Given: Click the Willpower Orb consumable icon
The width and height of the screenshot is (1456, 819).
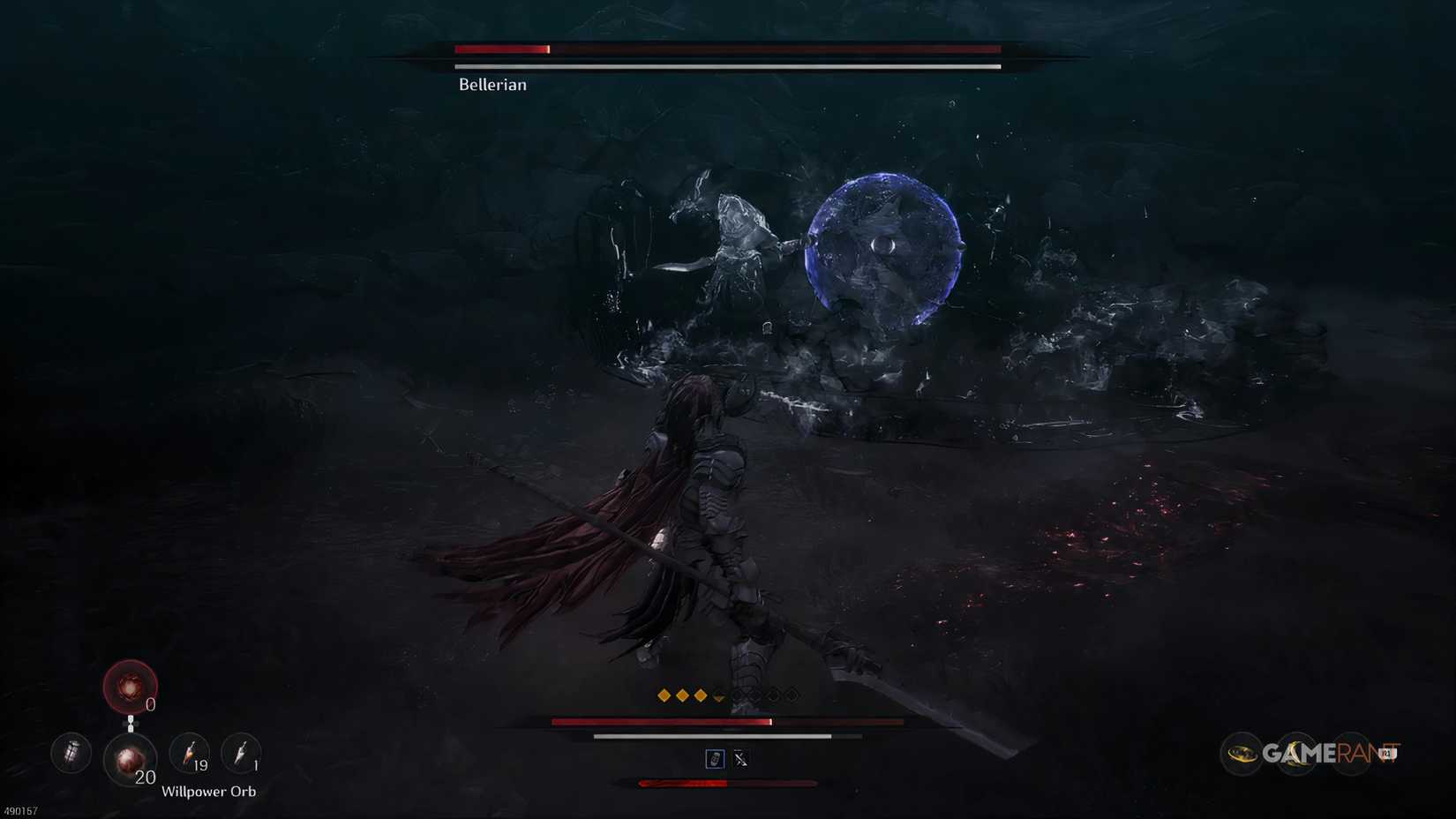Looking at the screenshot, I should pos(131,757).
